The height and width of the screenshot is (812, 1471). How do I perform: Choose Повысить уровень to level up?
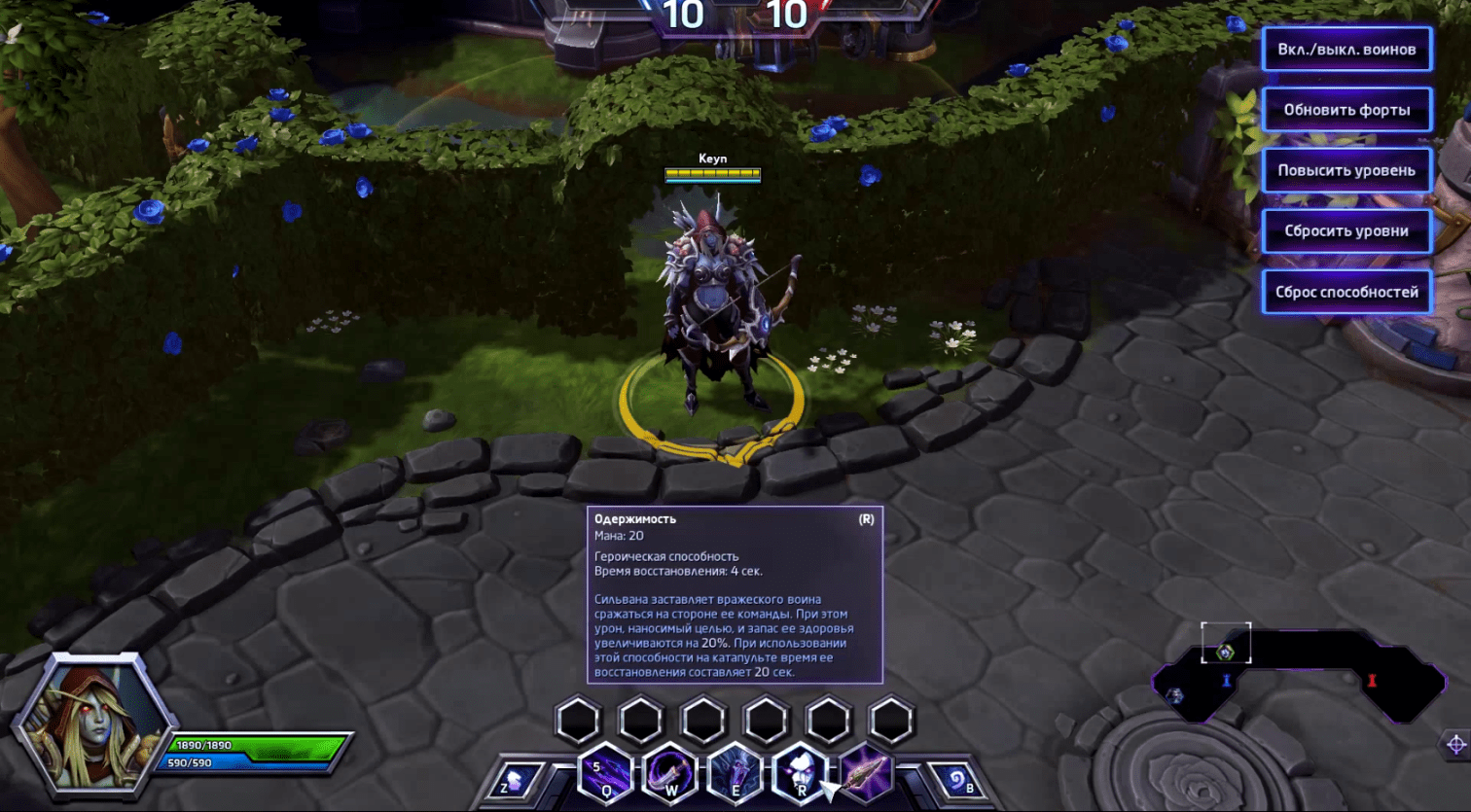[1346, 170]
